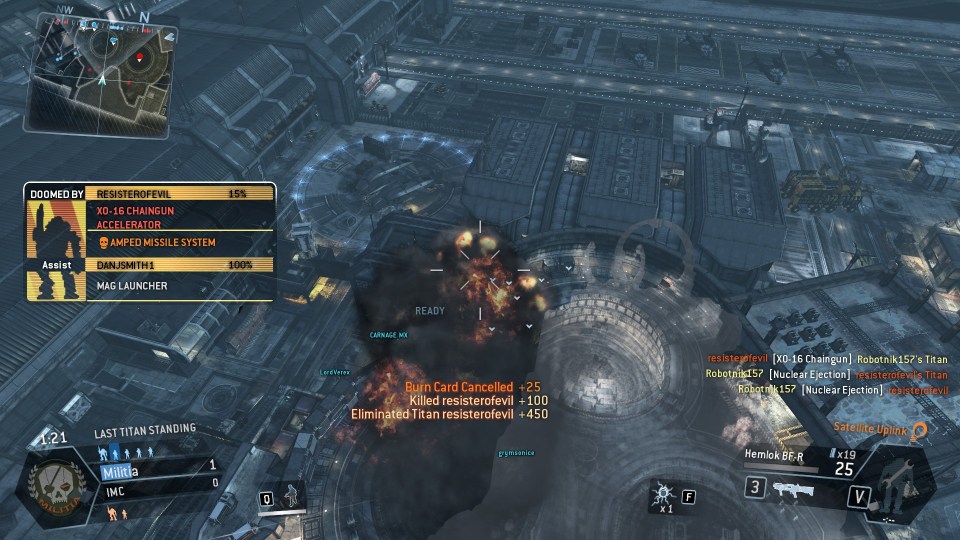Select the Hemlok BF-R weapon icon
The width and height of the screenshot is (960, 540).
791,488
